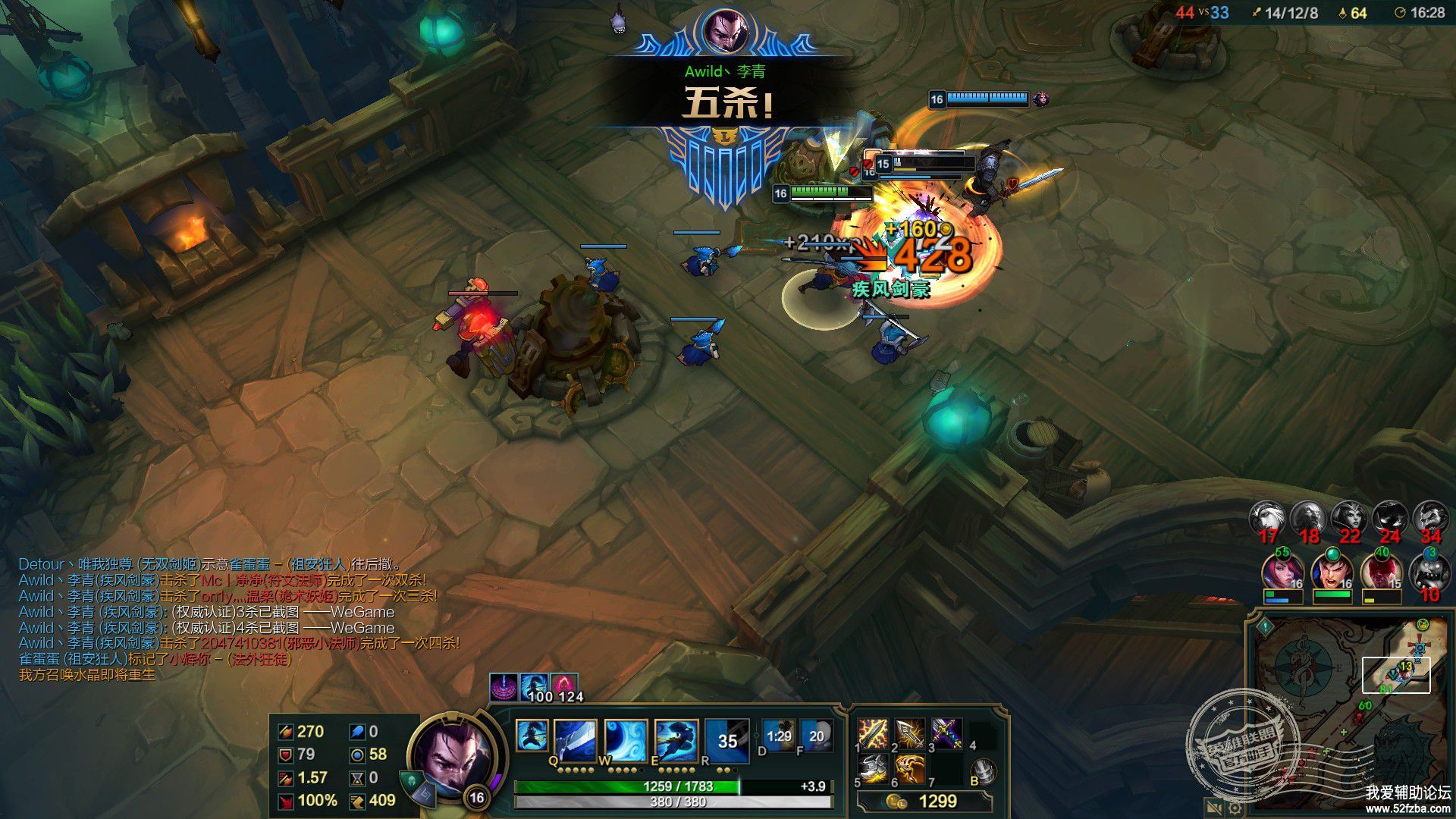Trigger the summoner spell on F
1456x819 pixels.
click(x=816, y=735)
